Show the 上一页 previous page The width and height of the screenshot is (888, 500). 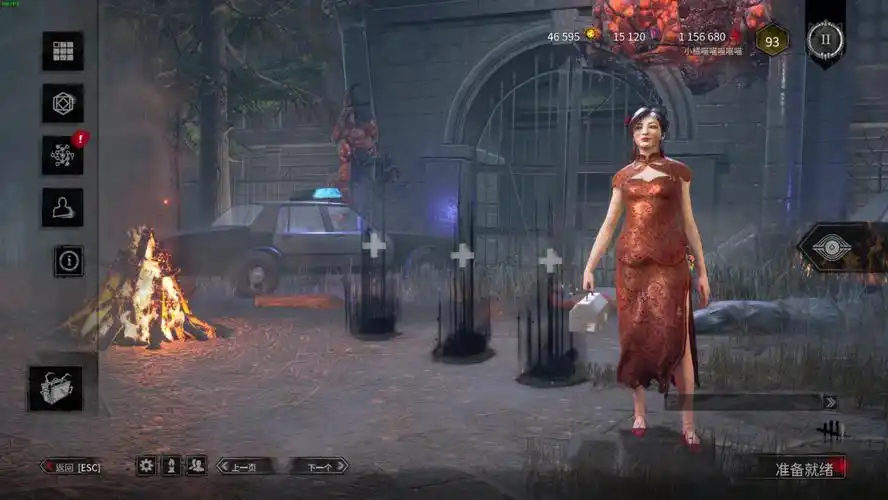(245, 466)
